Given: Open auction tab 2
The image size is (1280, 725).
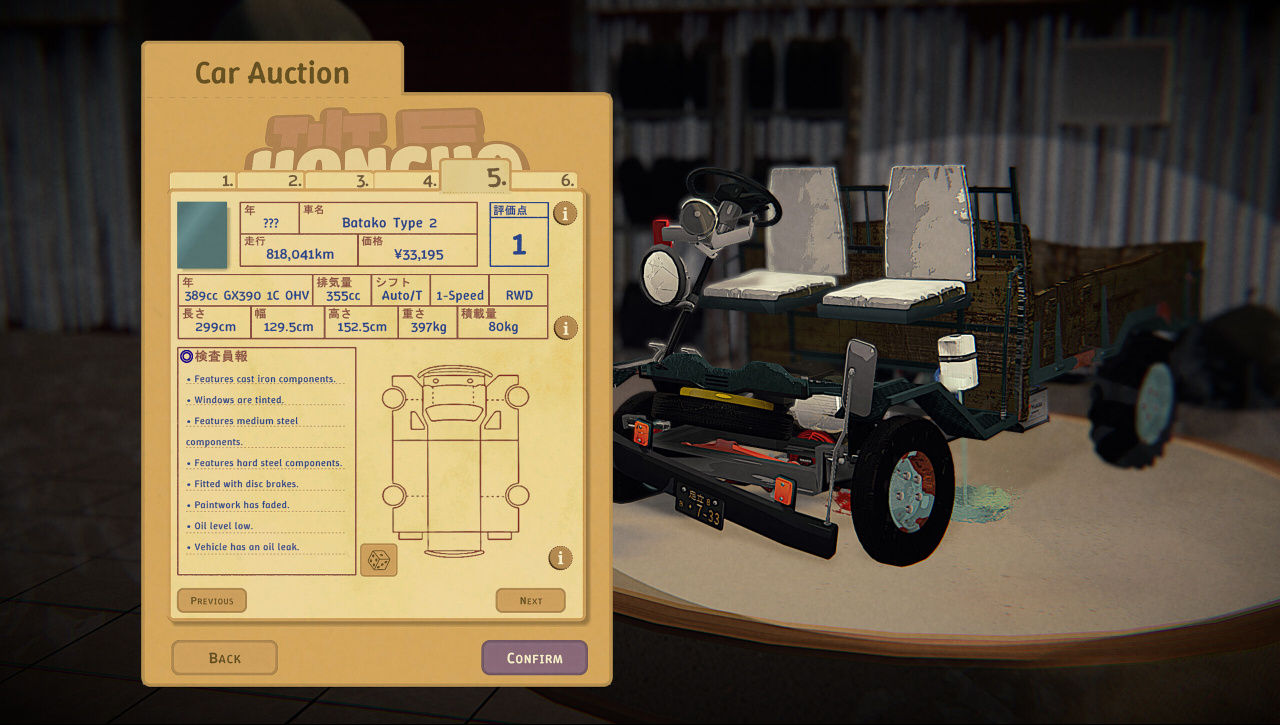Looking at the screenshot, I should tap(271, 181).
